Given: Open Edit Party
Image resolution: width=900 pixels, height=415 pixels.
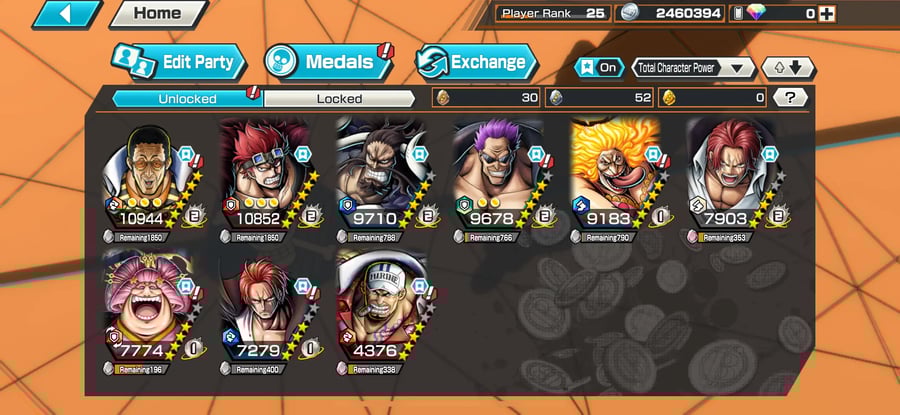Looking at the screenshot, I should 179,62.
